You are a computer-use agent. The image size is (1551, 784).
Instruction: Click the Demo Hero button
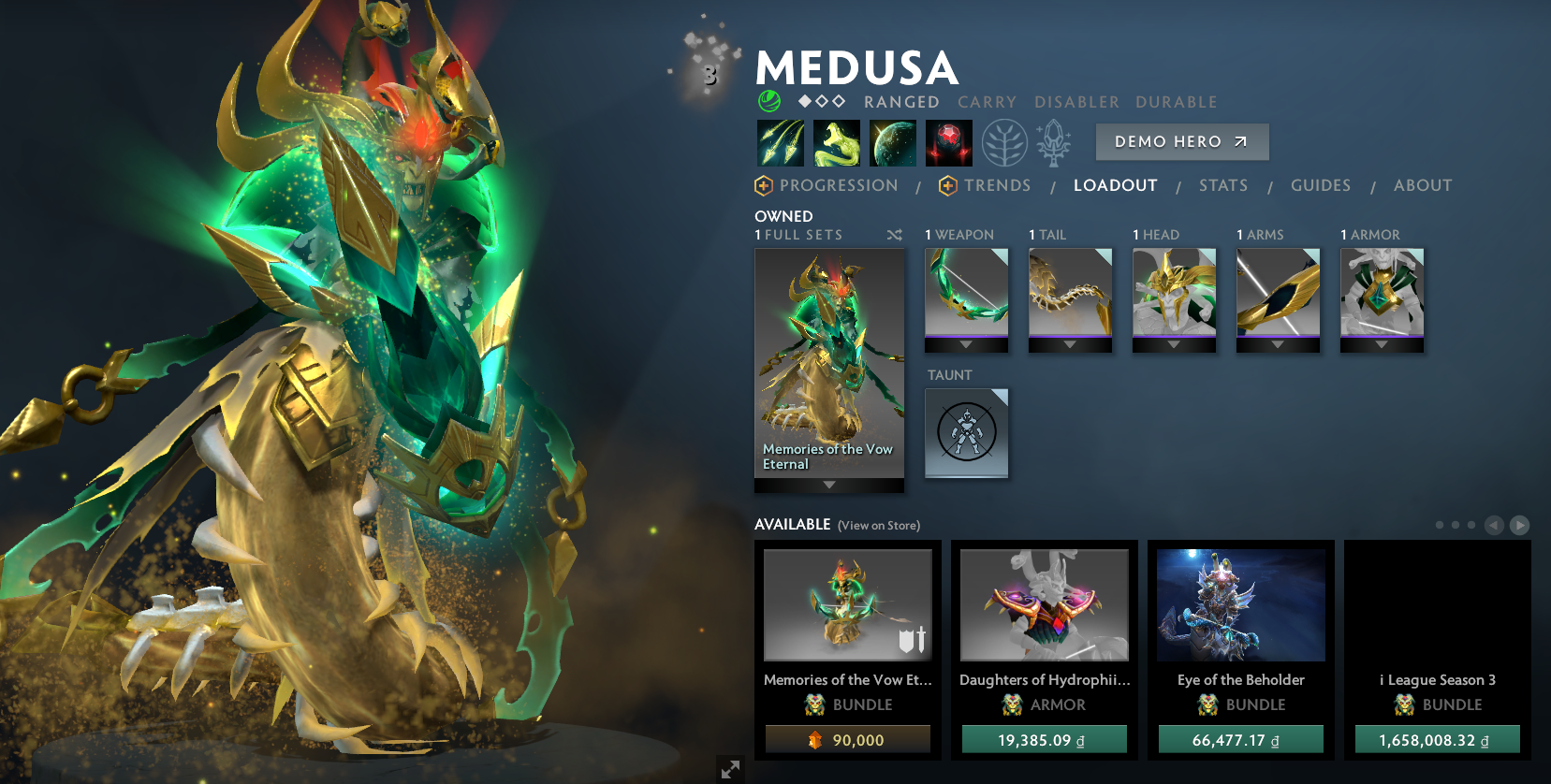pos(1181,142)
